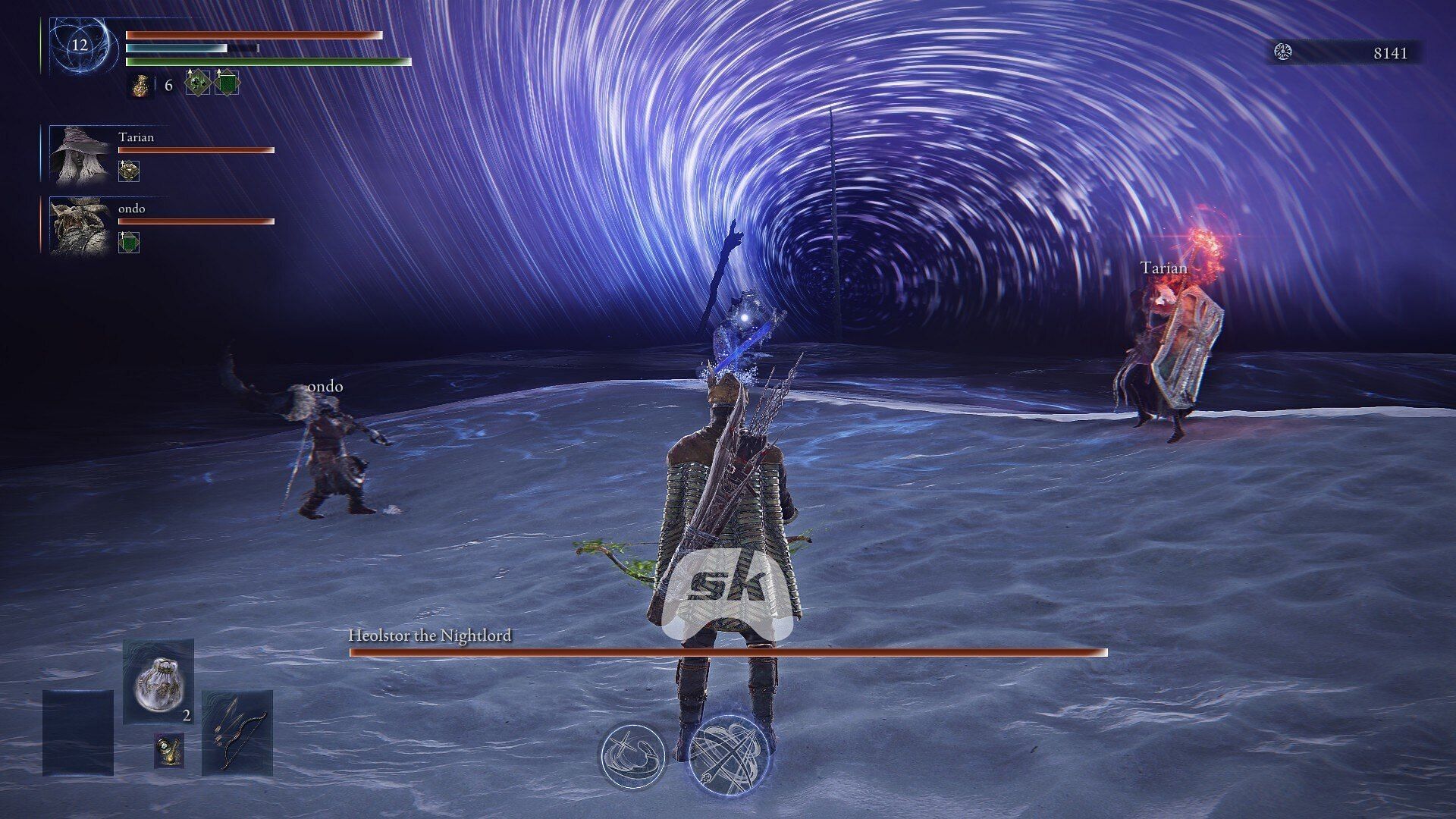The image size is (1456, 819).
Task: Click your own solid green square buff icon
Action: click(227, 83)
